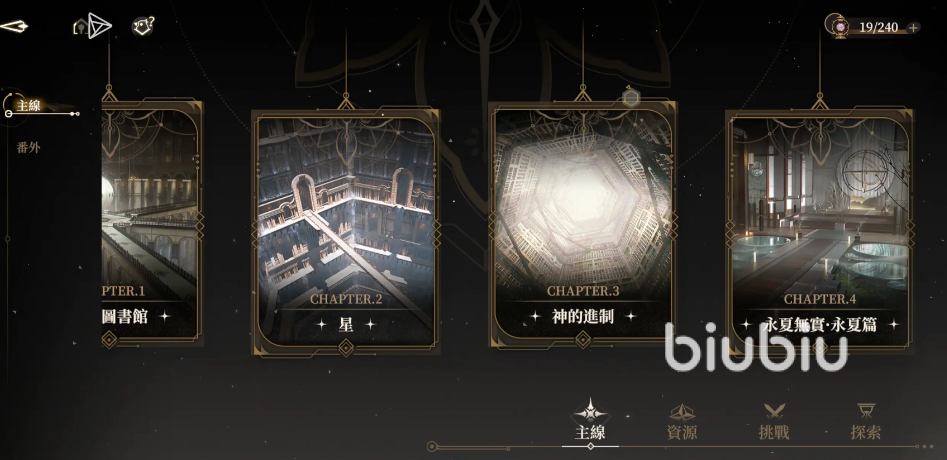
Task: Show the 探索 bottom tab
Action: pyautogui.click(x=866, y=421)
